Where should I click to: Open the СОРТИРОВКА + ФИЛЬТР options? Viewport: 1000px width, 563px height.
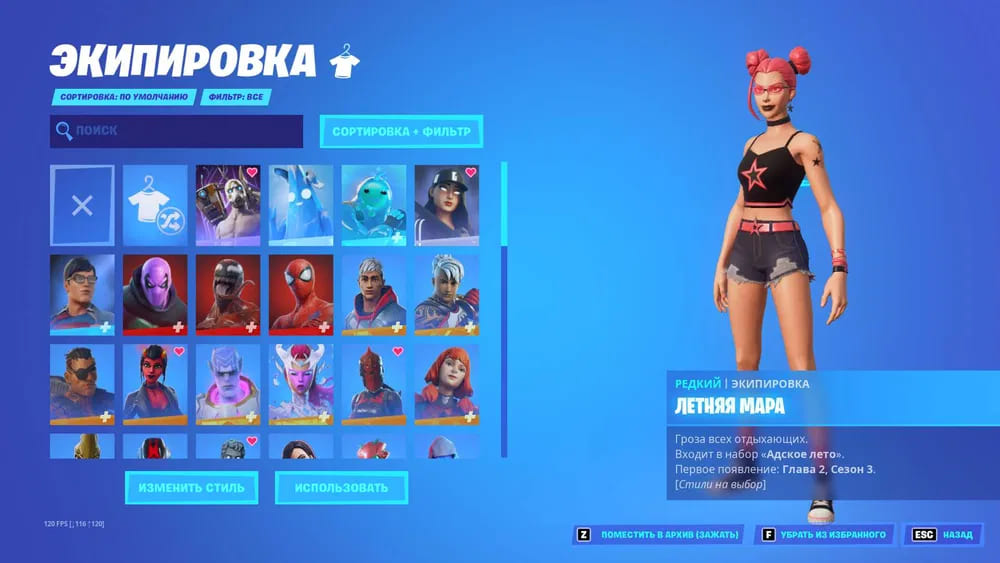tap(400, 131)
